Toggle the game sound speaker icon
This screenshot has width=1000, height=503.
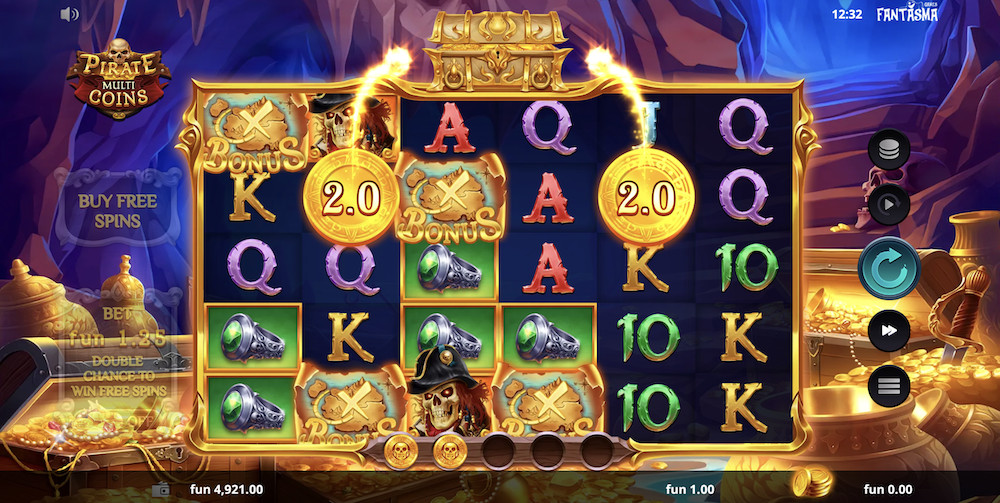click(x=69, y=14)
